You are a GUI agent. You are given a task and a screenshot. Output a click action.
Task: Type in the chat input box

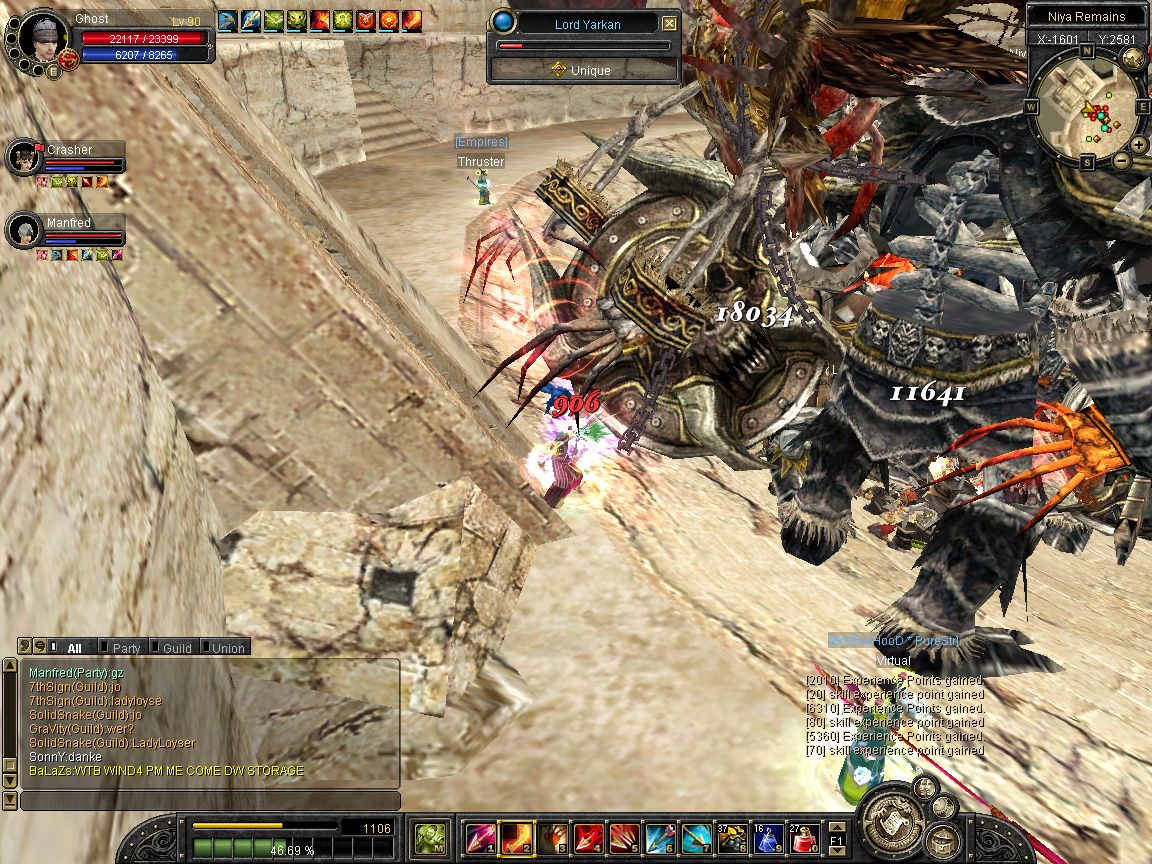[210, 801]
